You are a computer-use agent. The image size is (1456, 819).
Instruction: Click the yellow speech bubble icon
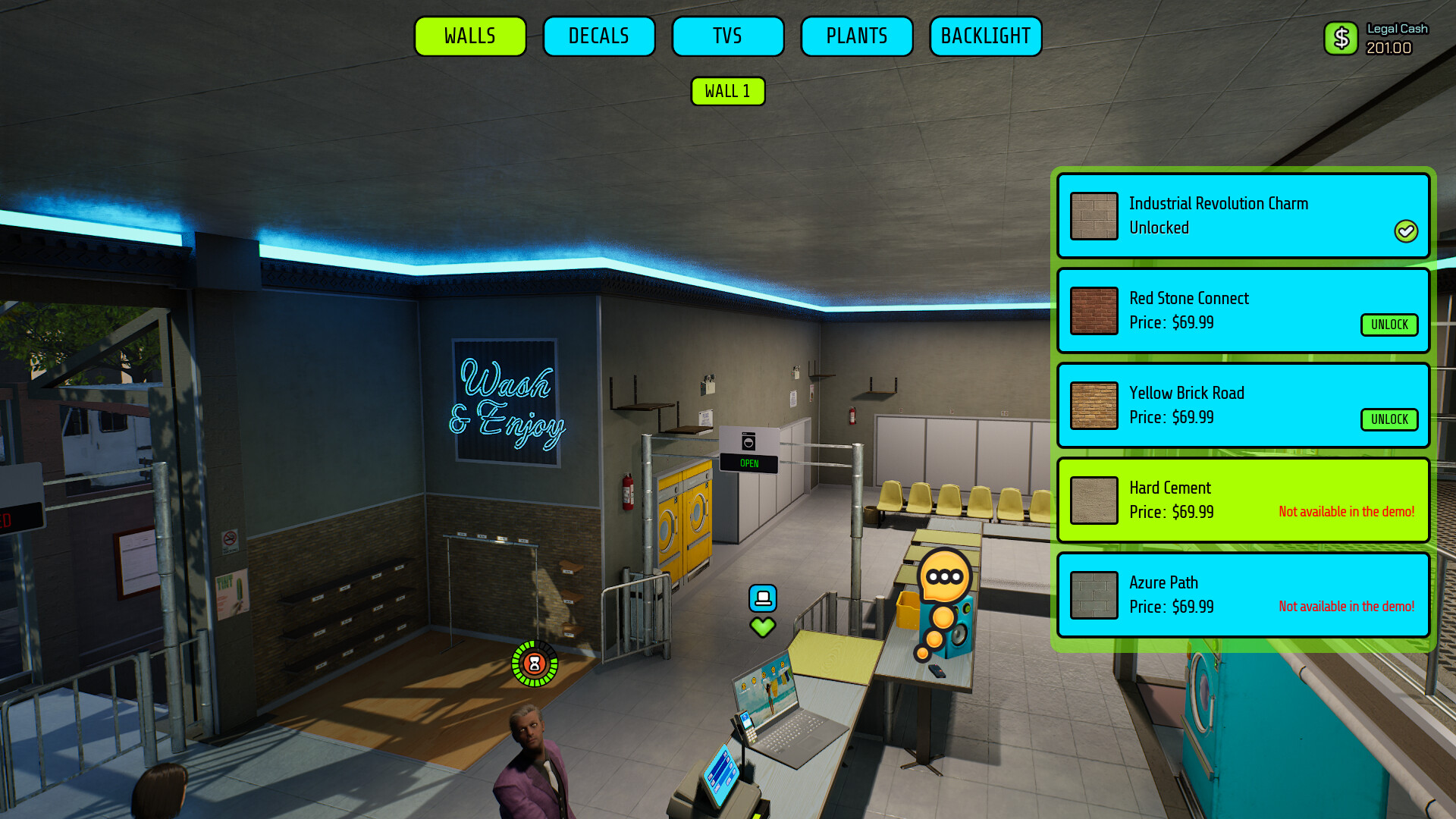click(944, 577)
